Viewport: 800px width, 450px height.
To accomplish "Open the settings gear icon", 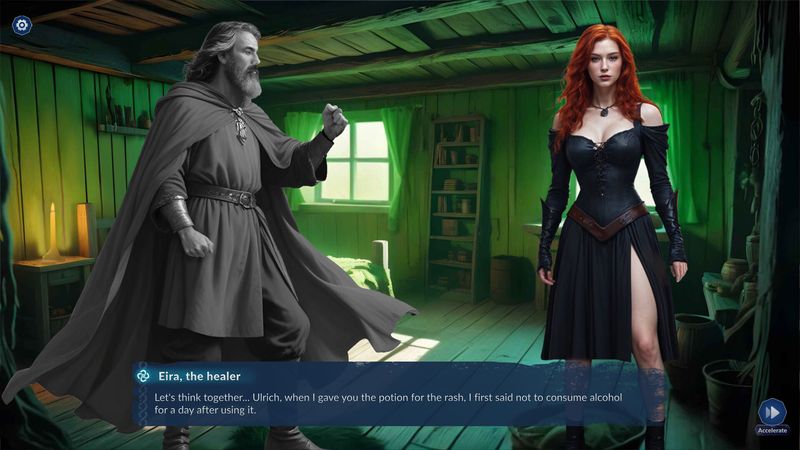I will click(21, 24).
